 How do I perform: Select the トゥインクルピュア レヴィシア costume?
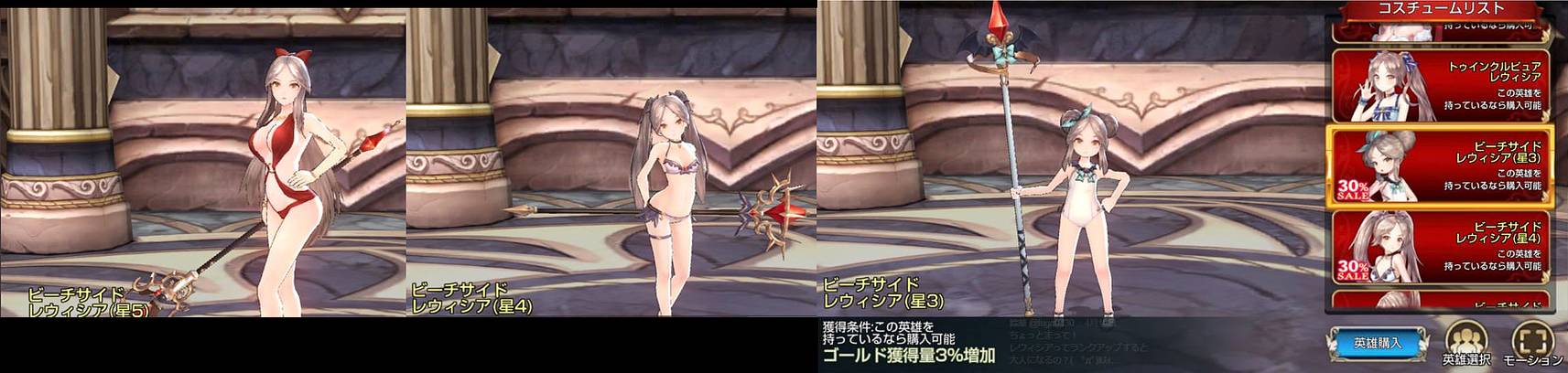[x=1441, y=86]
